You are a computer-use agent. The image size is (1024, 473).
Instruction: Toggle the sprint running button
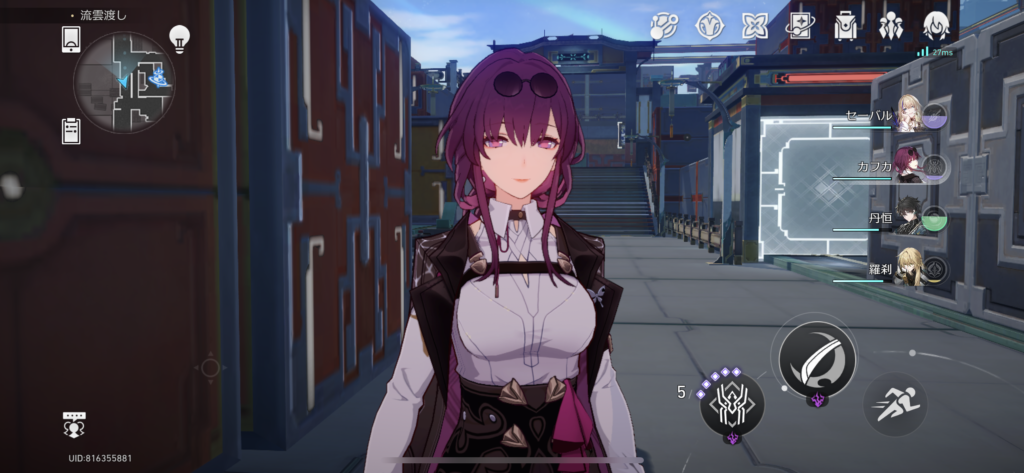tap(894, 405)
